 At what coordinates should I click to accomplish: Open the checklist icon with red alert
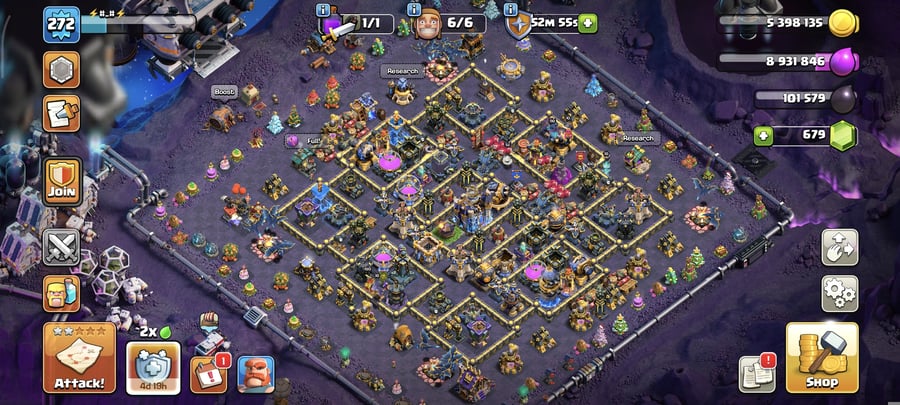tap(208, 374)
